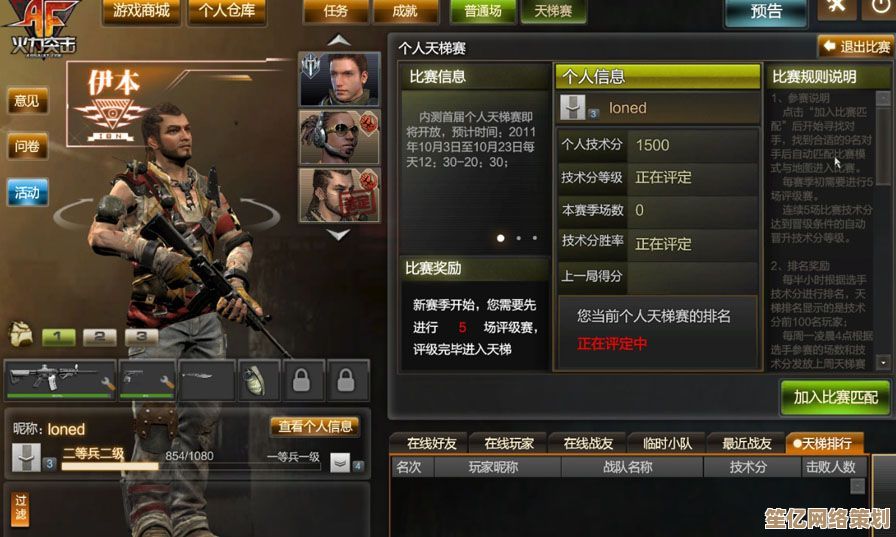Screen dimensions: 896x537
Task: Open the 游戏商城 shop menu
Action: (x=141, y=12)
